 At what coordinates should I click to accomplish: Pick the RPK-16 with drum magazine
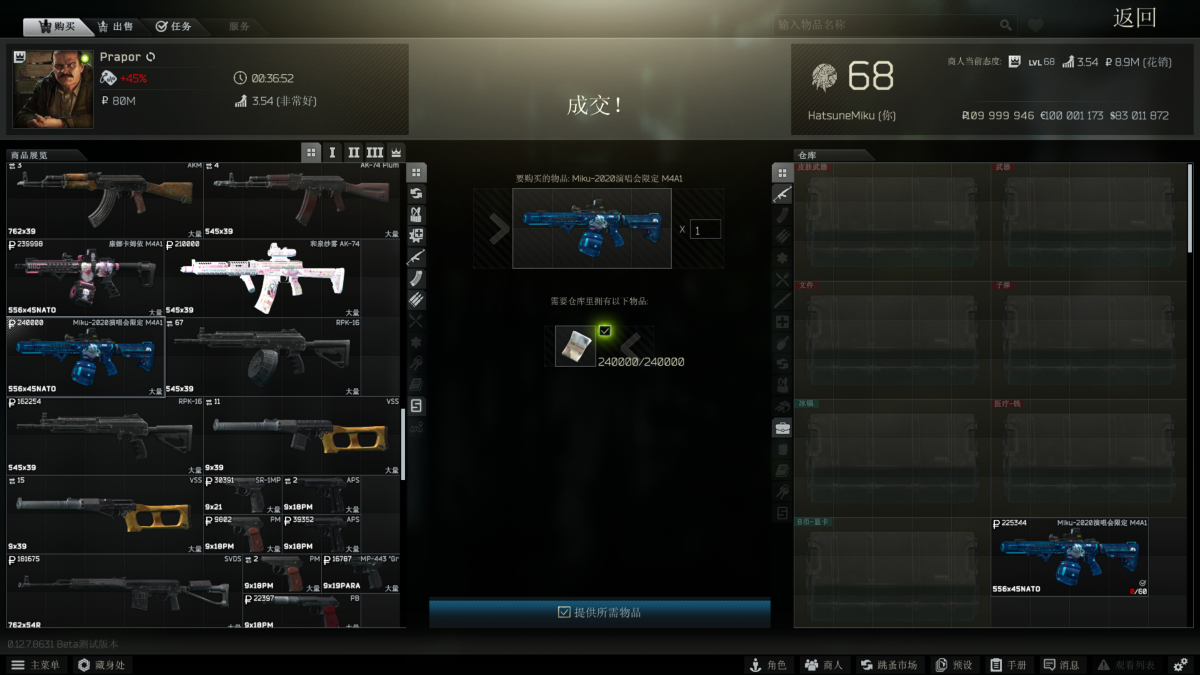click(x=282, y=357)
